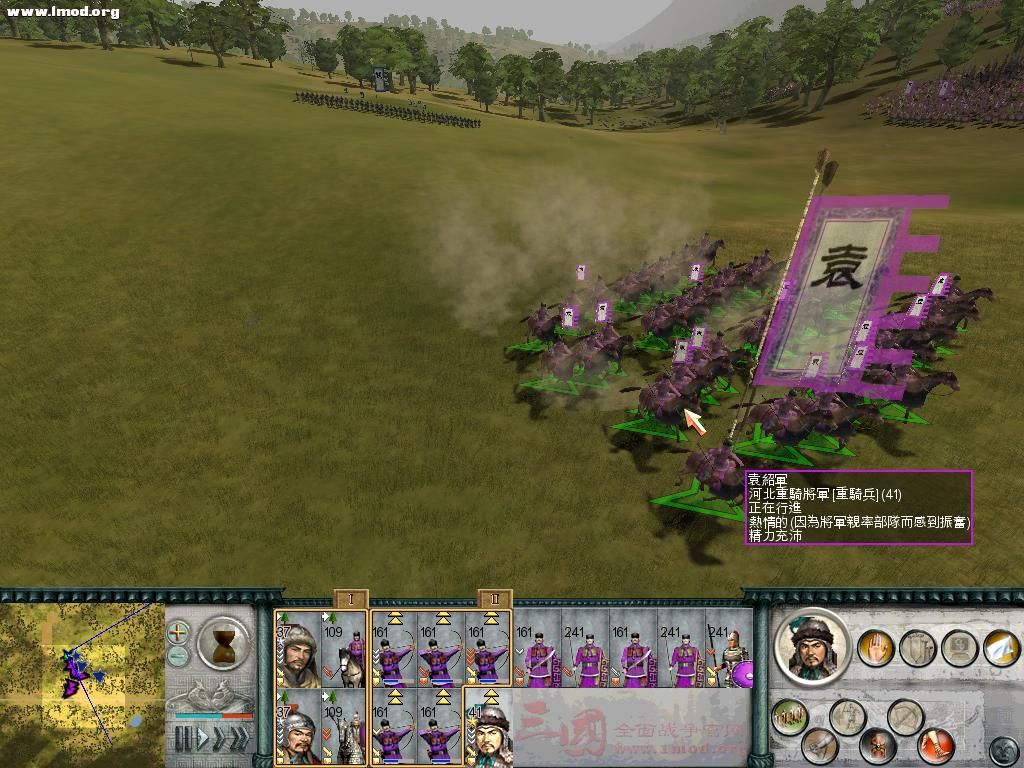Click the battlefield minimap
Screen dimensions: 1024x768
[x=82, y=680]
